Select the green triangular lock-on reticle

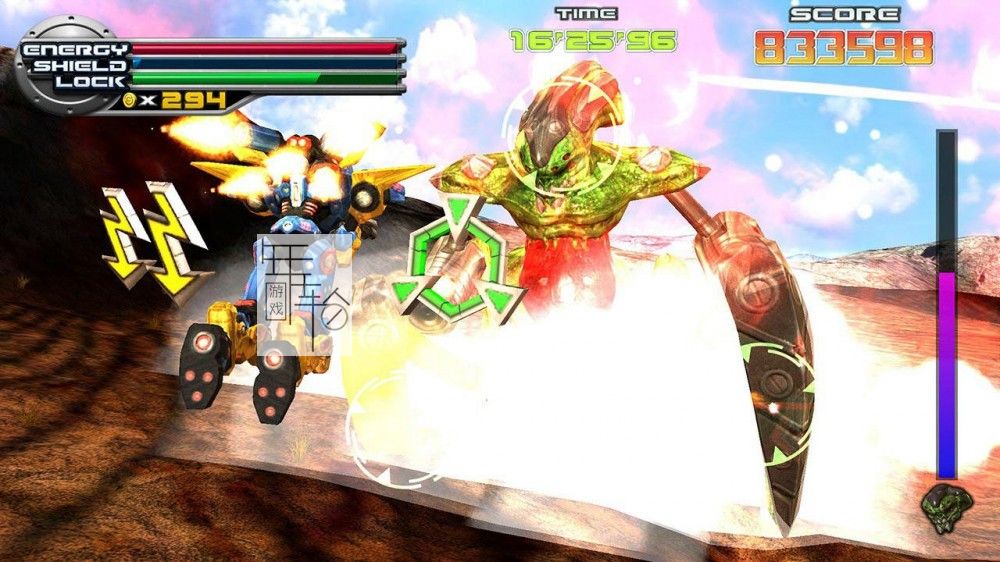coord(458,262)
